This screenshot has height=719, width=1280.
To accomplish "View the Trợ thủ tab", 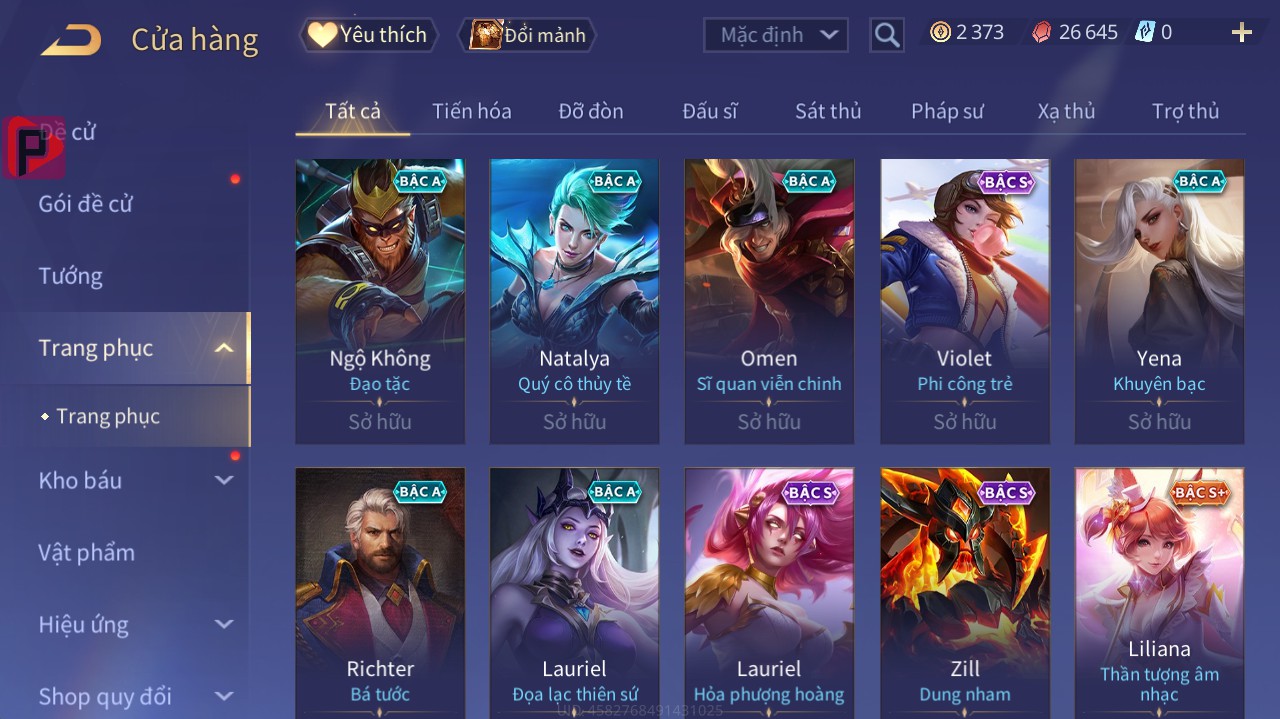I will pos(1185,111).
